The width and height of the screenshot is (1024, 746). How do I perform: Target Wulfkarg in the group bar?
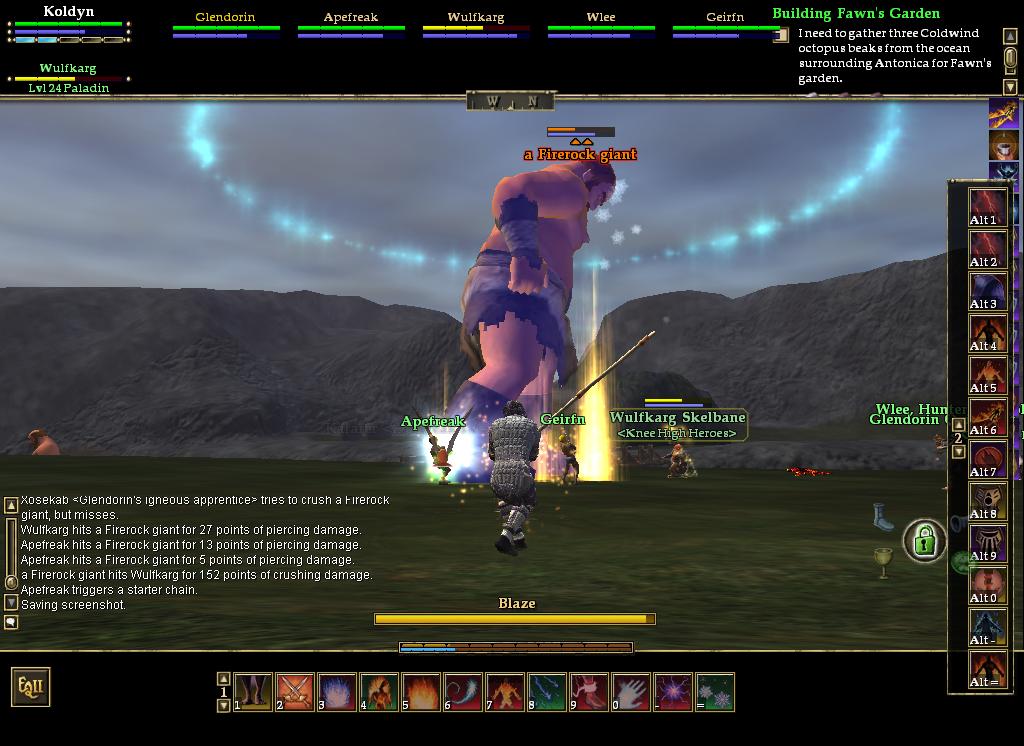(475, 18)
